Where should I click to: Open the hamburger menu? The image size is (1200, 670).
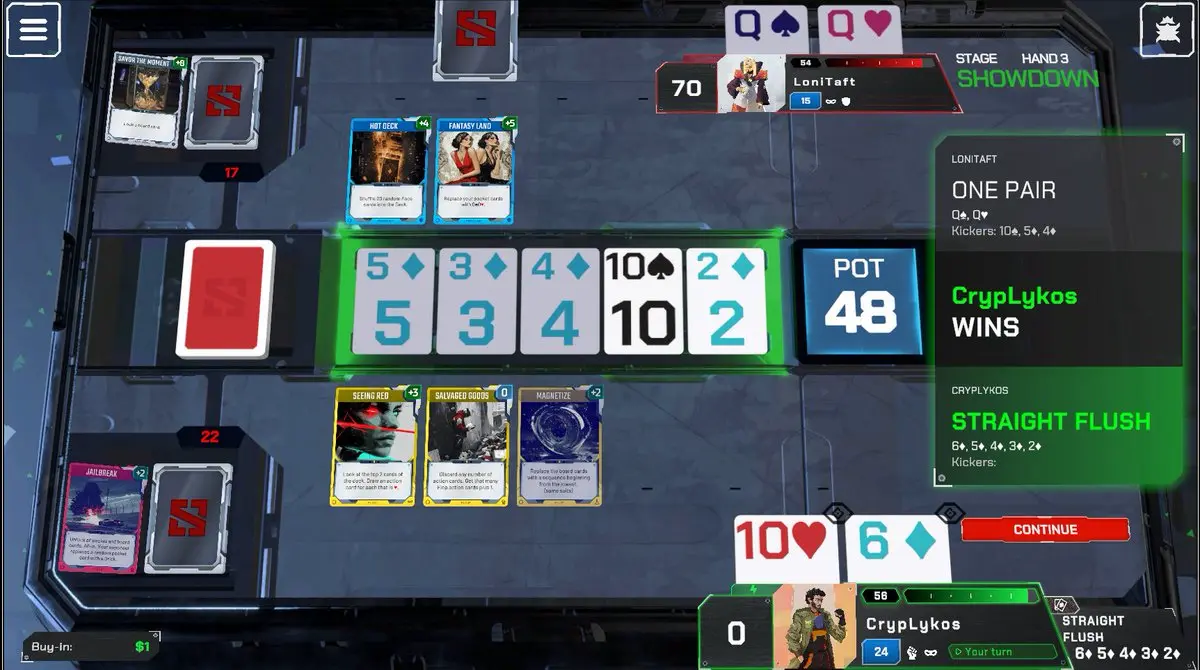[33, 29]
